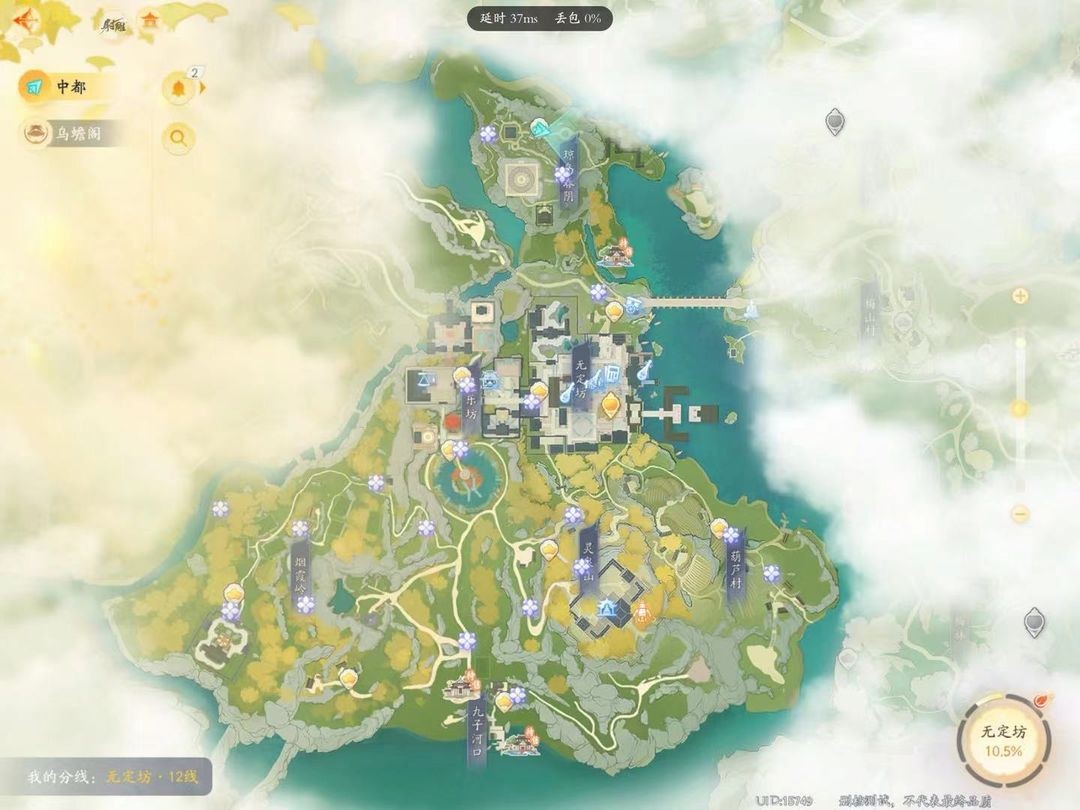Open the orange pavilion home icon
Screen dimensions: 1080x810
coord(150,21)
